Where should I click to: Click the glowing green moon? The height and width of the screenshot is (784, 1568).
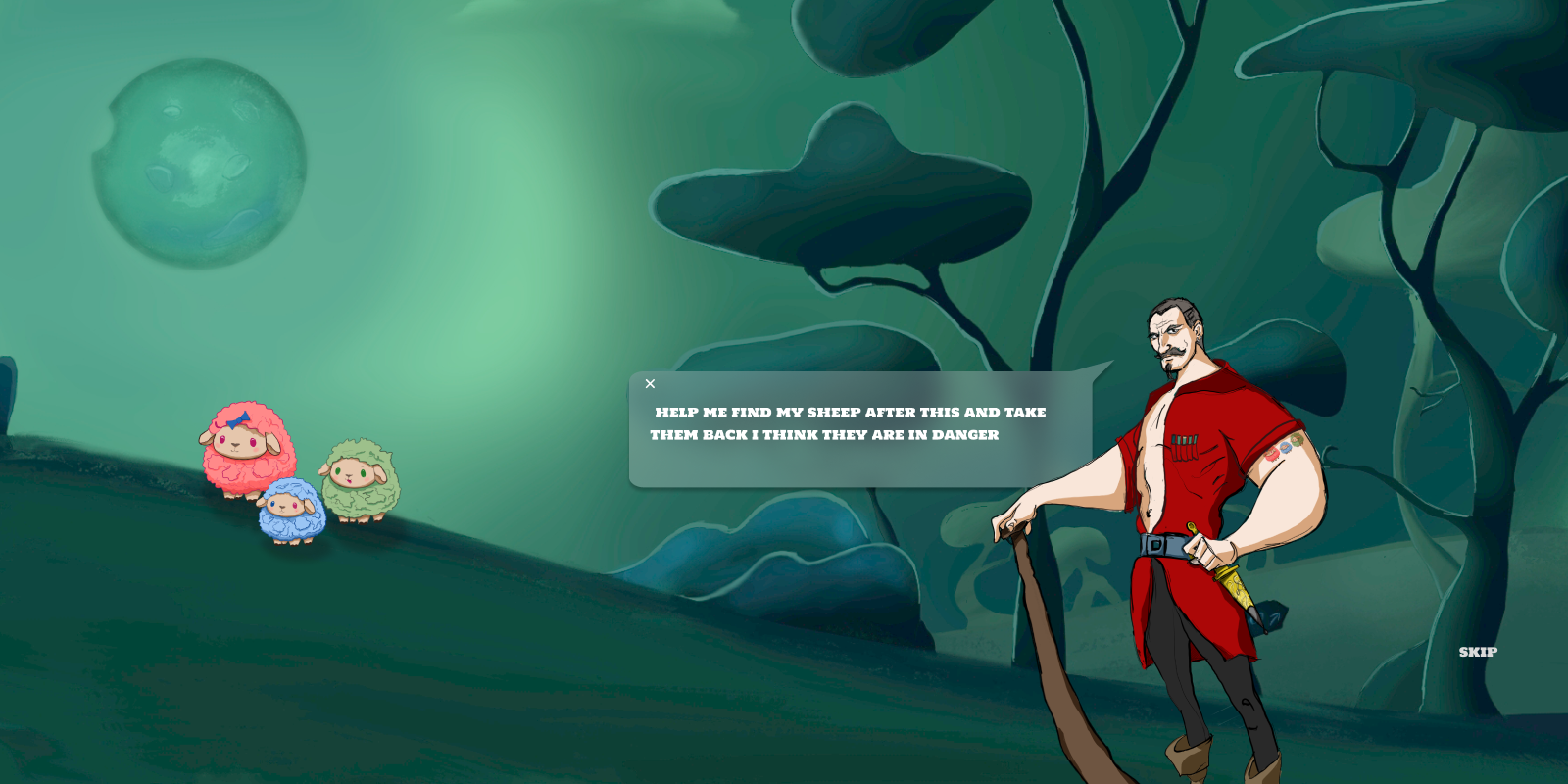click(x=196, y=162)
